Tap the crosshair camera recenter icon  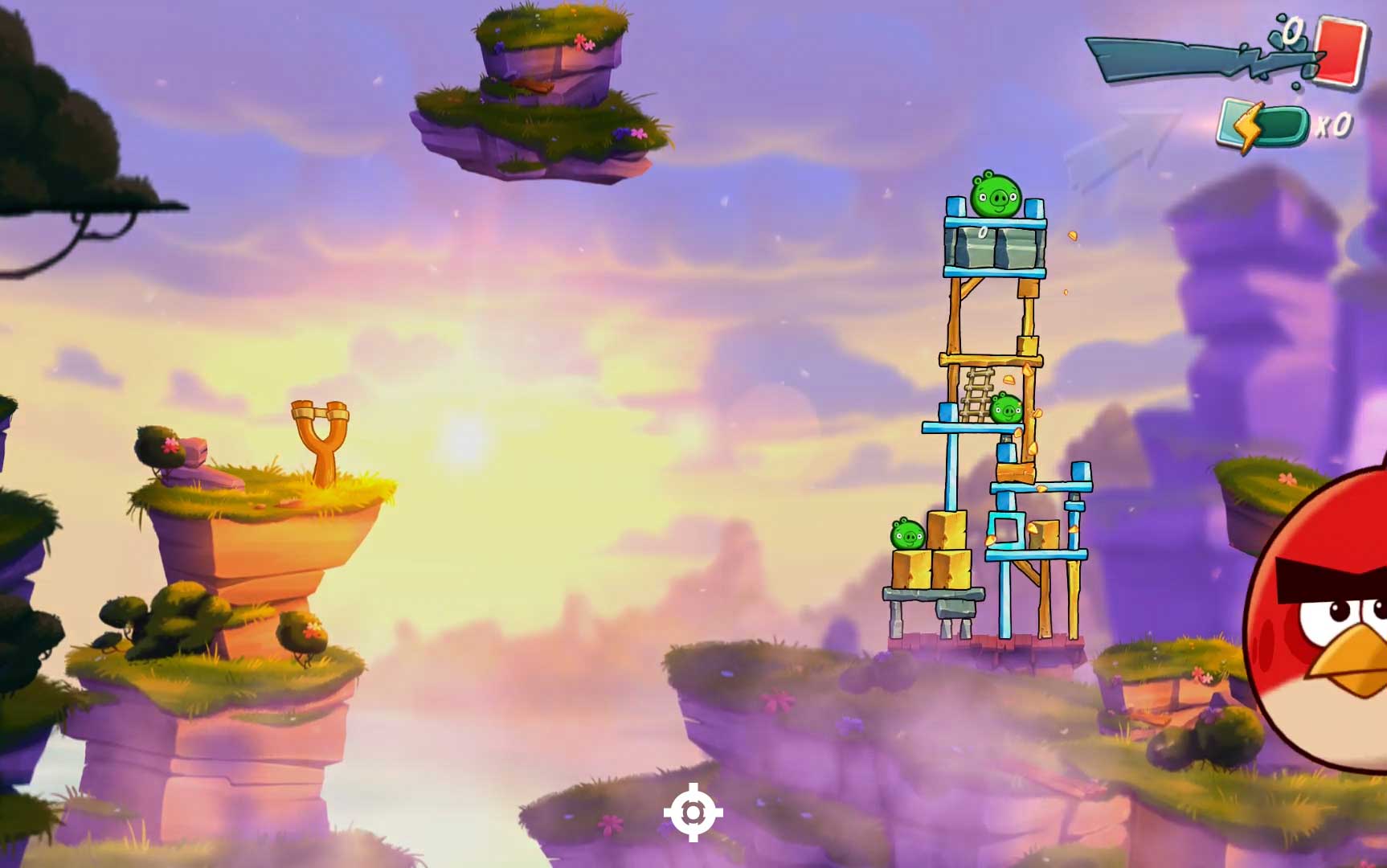tap(693, 813)
